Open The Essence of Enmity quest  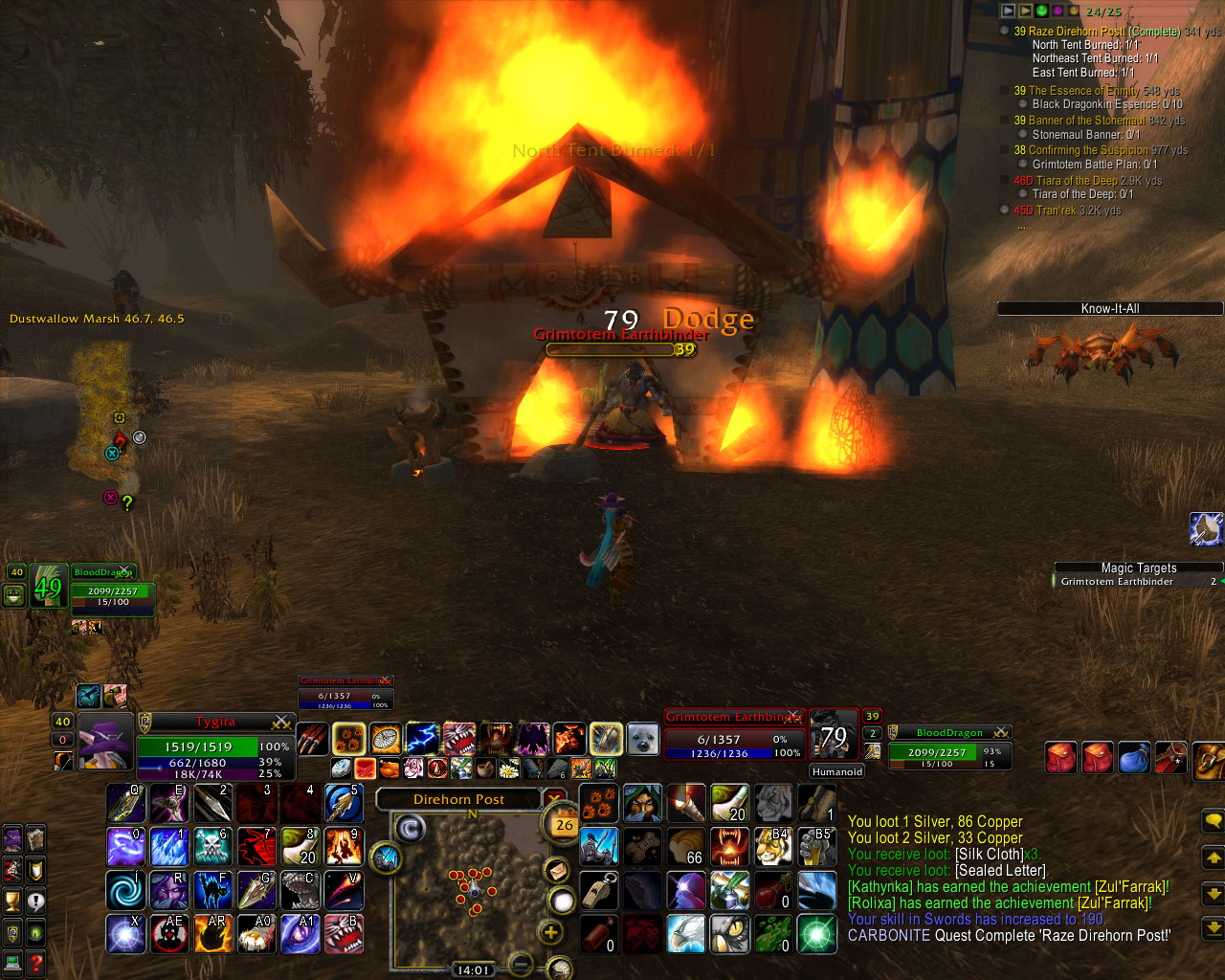click(1083, 91)
